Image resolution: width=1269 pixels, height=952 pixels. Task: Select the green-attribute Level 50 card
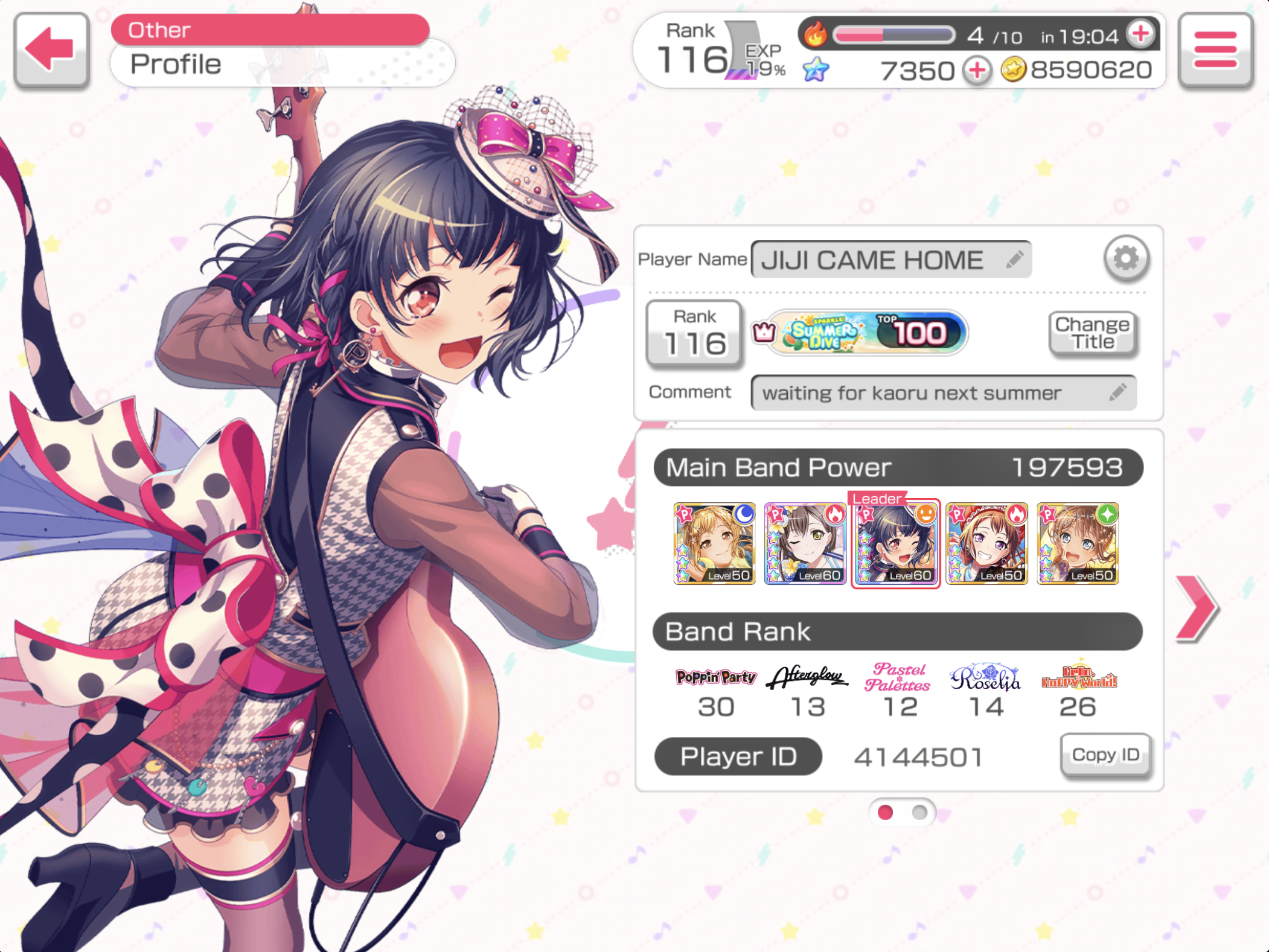(x=1078, y=543)
